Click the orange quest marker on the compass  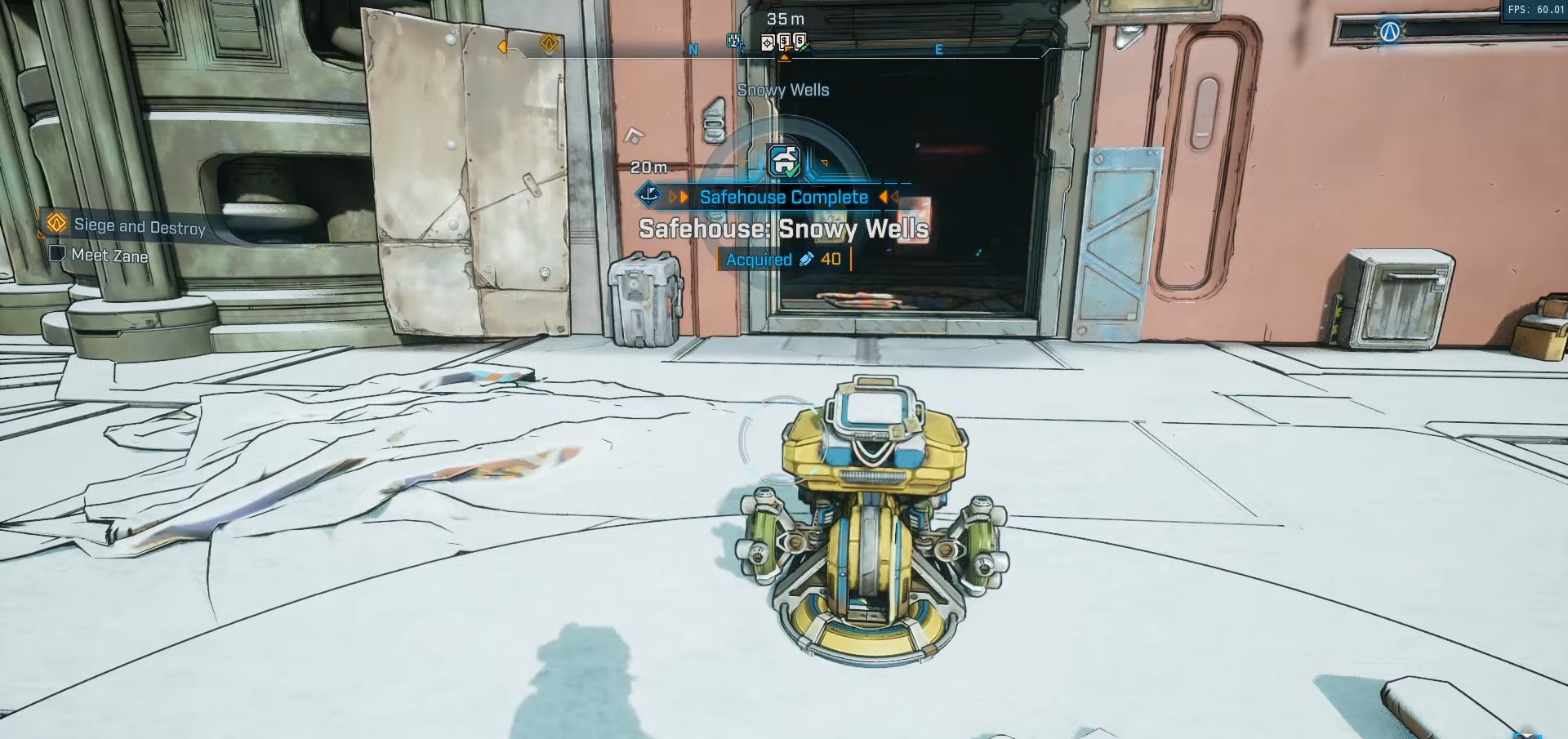(x=550, y=42)
